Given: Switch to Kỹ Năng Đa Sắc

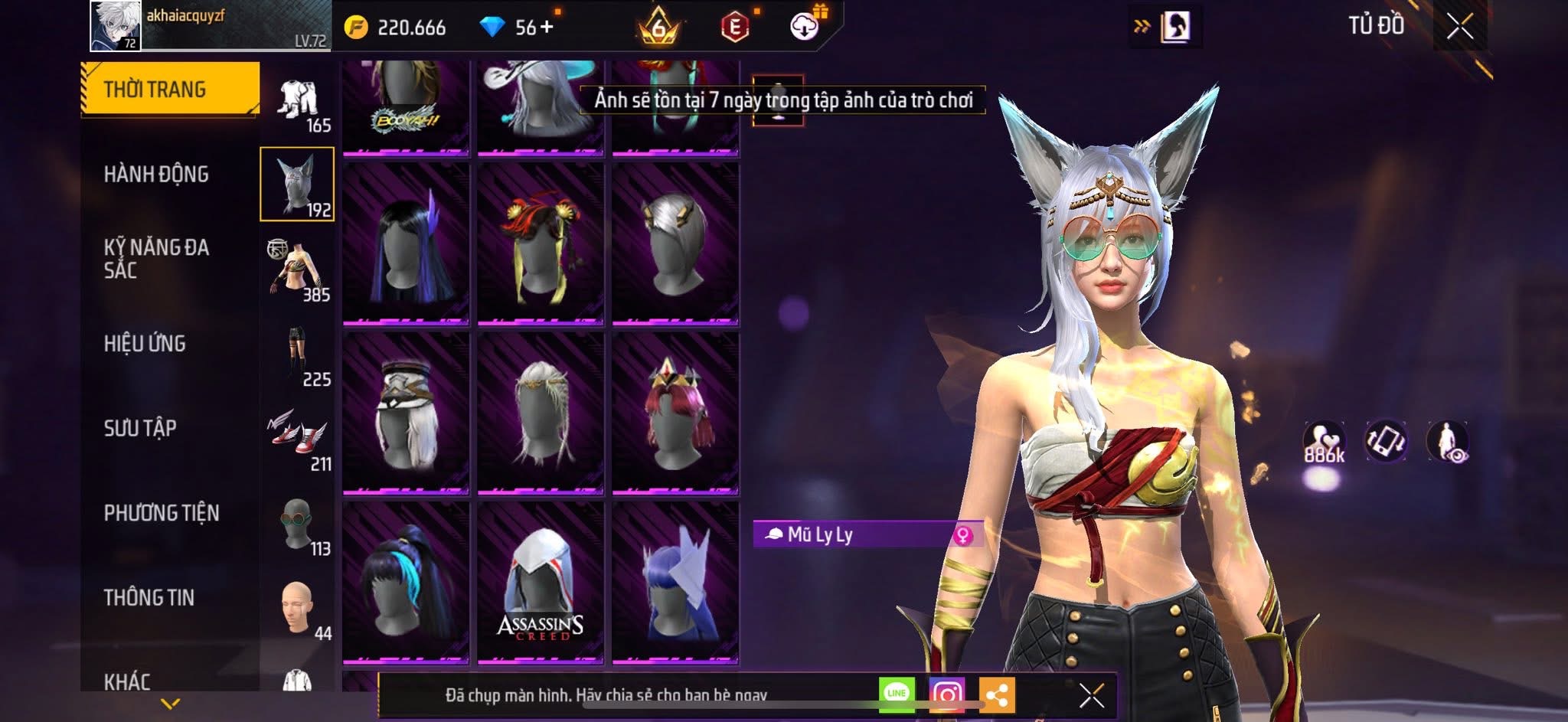Looking at the screenshot, I should click(156, 259).
